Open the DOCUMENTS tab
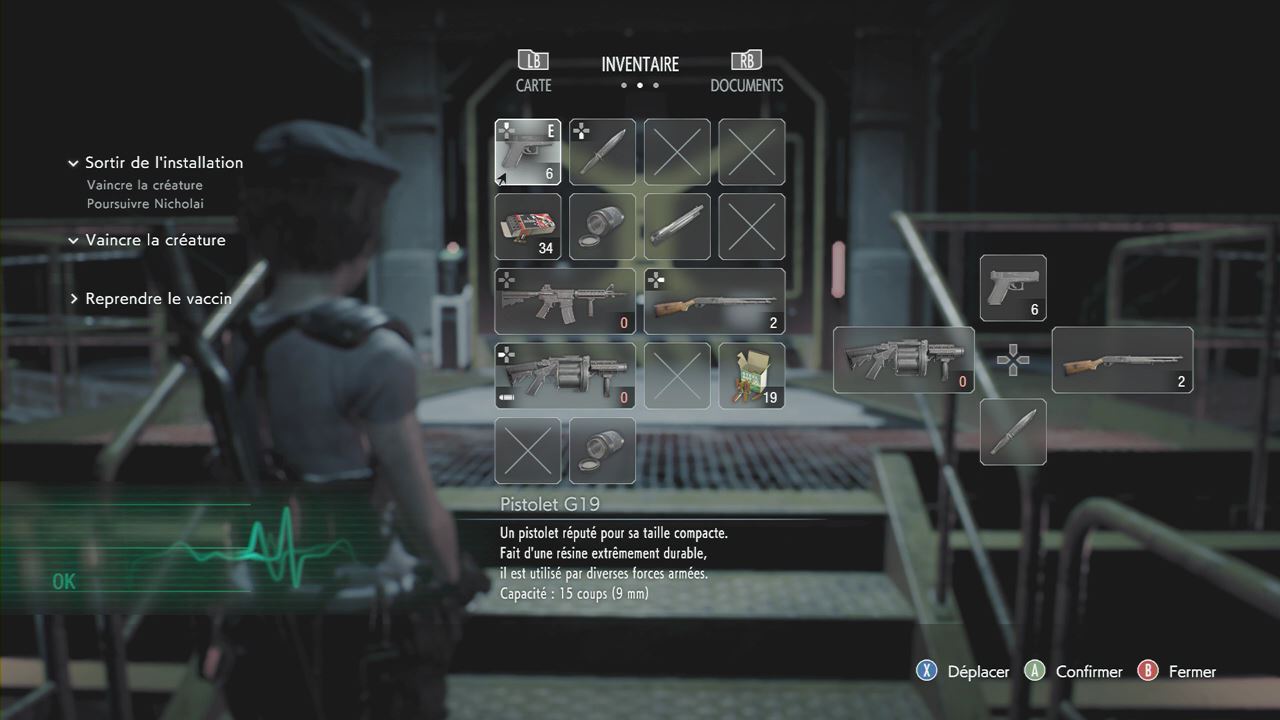 [746, 72]
